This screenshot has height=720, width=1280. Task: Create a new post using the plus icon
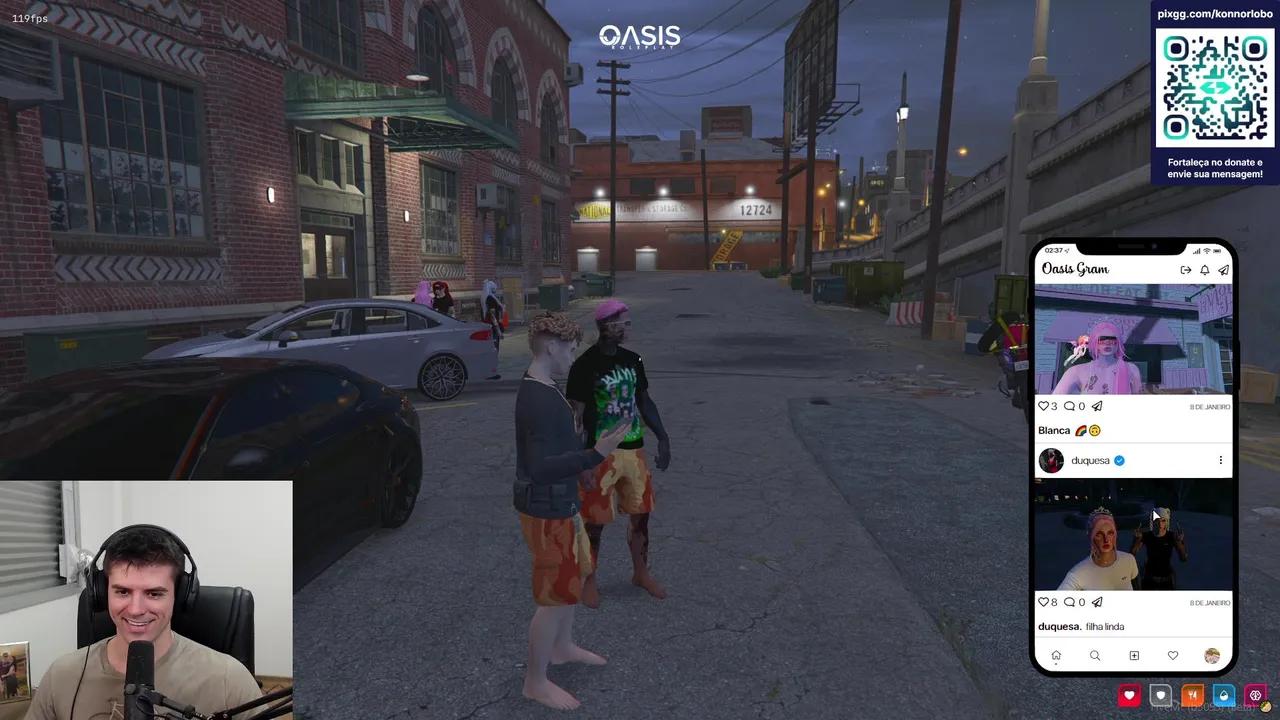coord(1134,656)
